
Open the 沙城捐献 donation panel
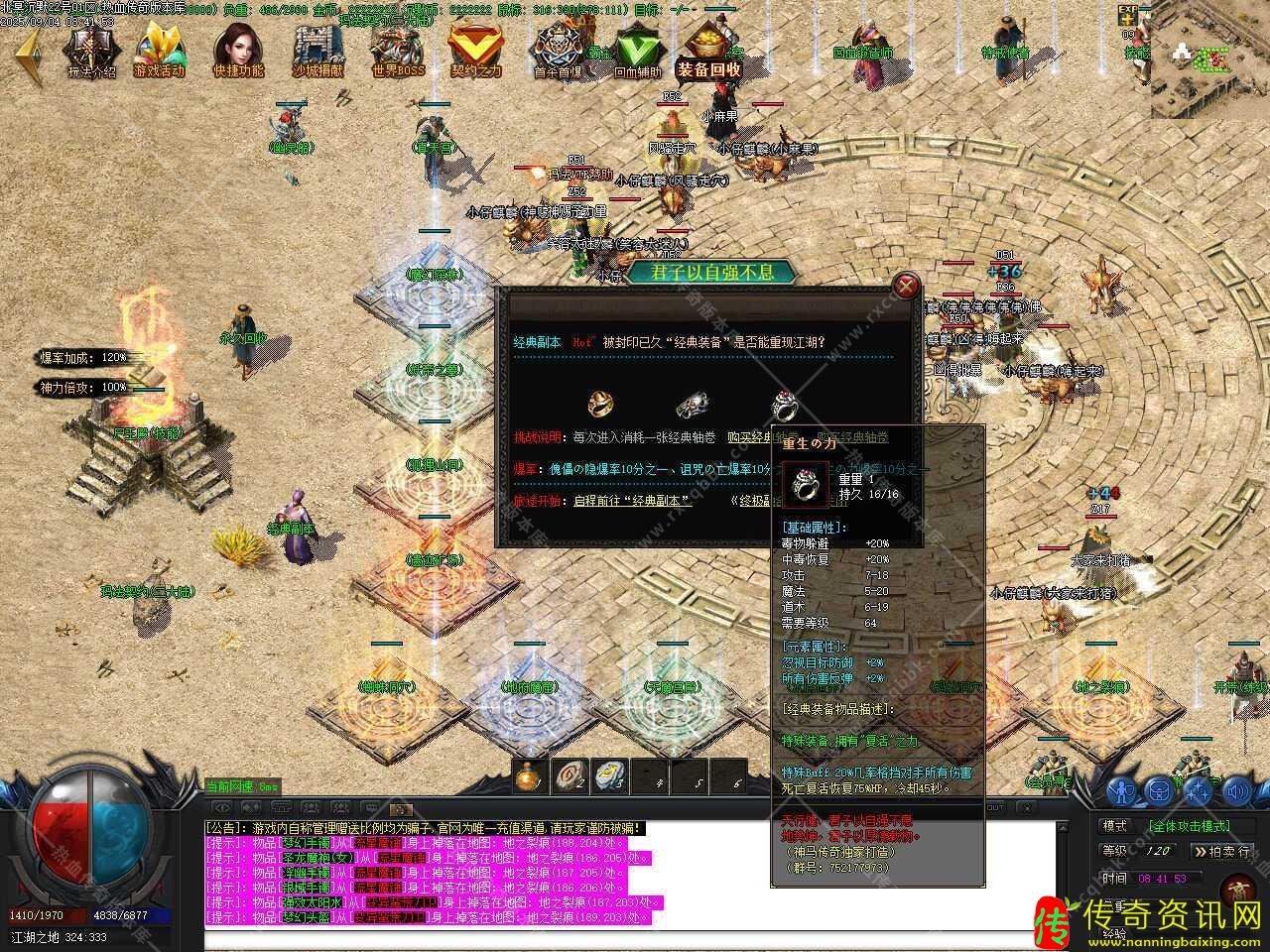coord(318,51)
